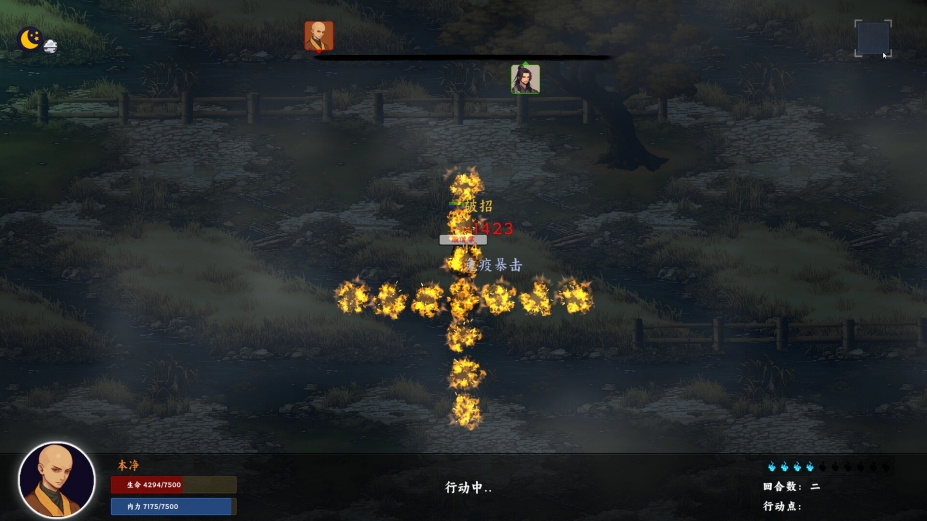Click the bald monk turn-order portrait
Viewport: 927px width, 521px height.
point(319,36)
